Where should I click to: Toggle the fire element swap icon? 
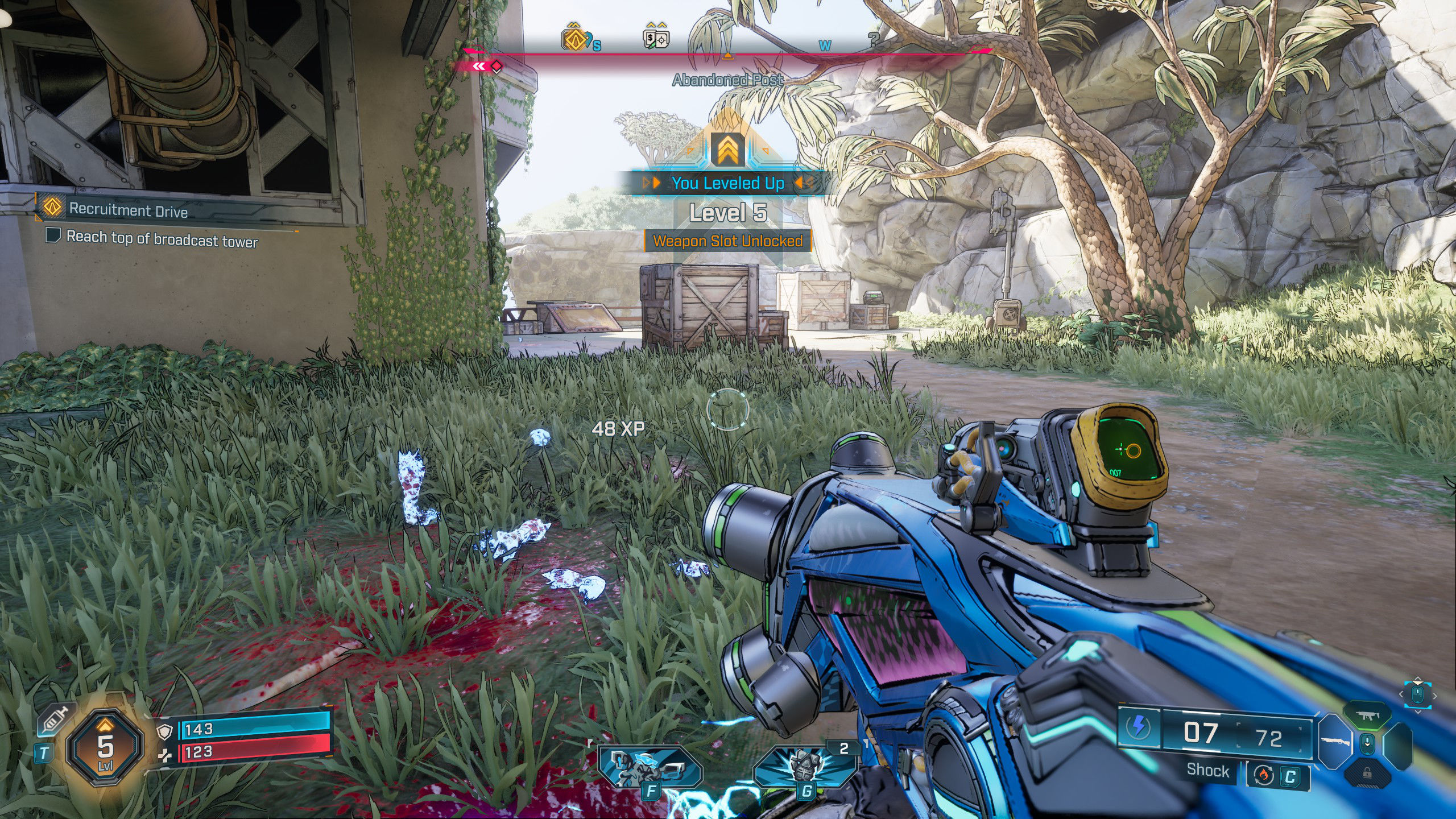click(1263, 775)
